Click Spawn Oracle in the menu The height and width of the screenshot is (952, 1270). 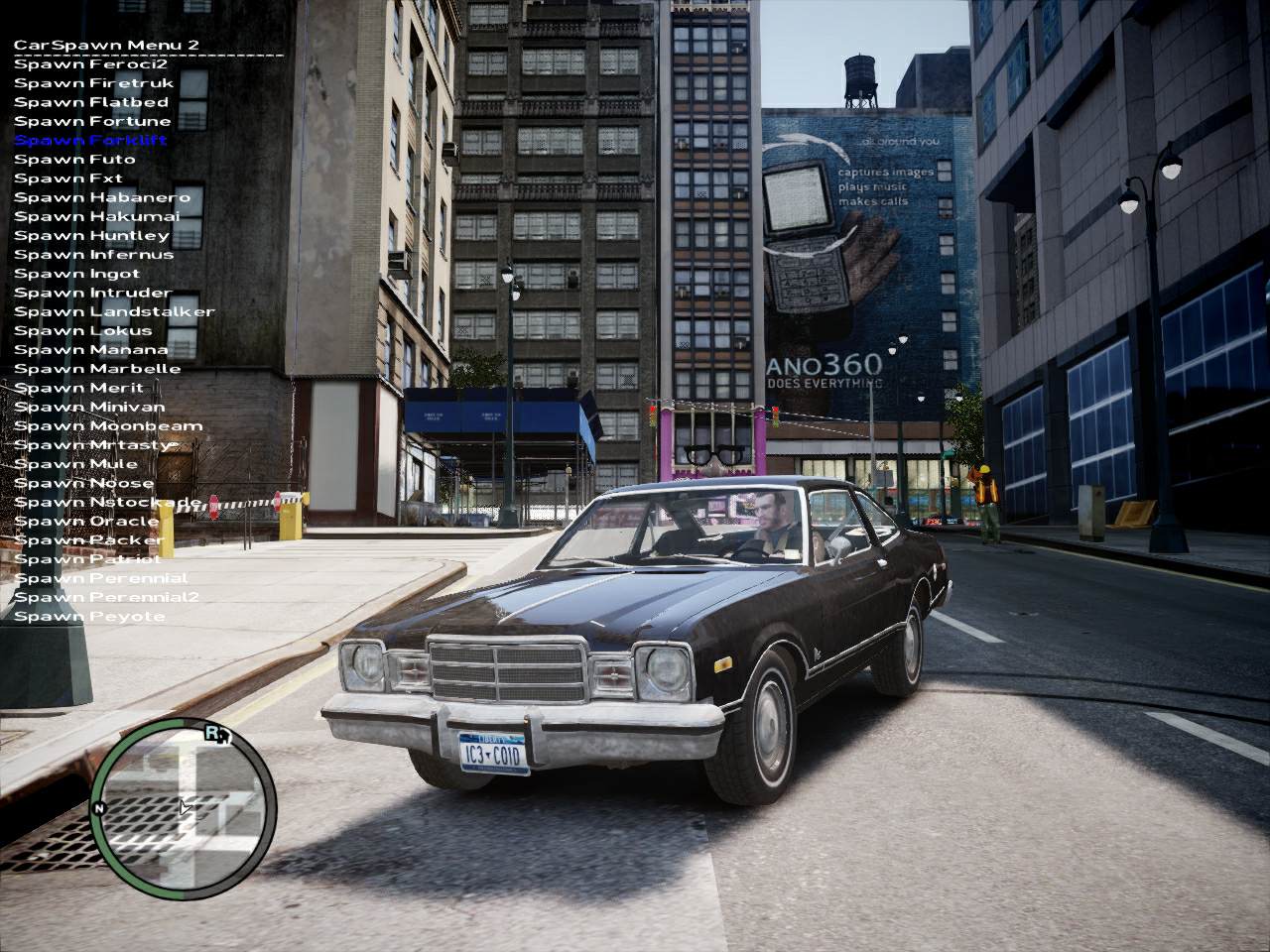86,522
